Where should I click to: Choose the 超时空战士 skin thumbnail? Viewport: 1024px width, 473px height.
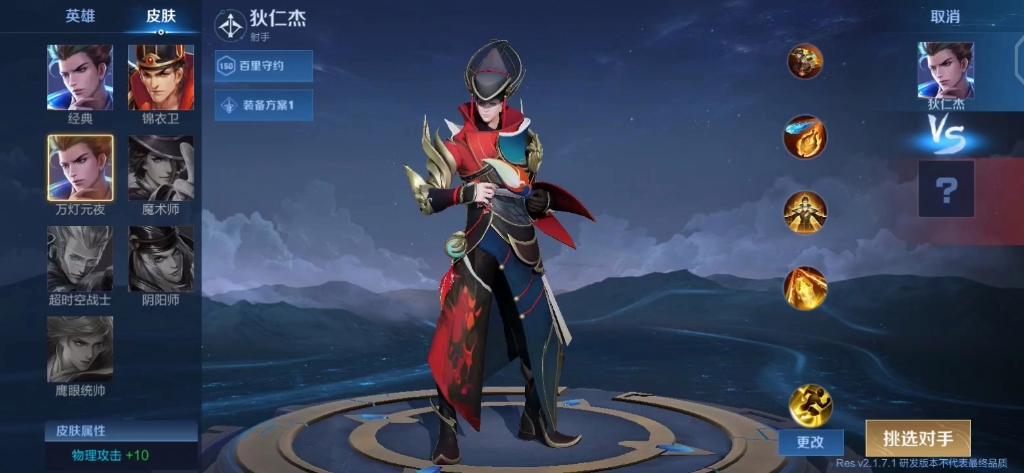[x=80, y=258]
